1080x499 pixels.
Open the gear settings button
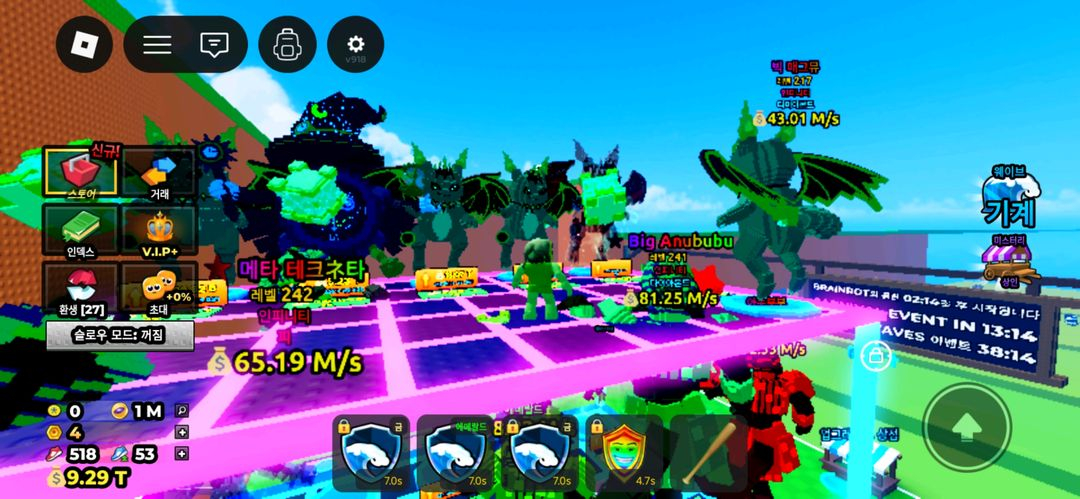[355, 44]
